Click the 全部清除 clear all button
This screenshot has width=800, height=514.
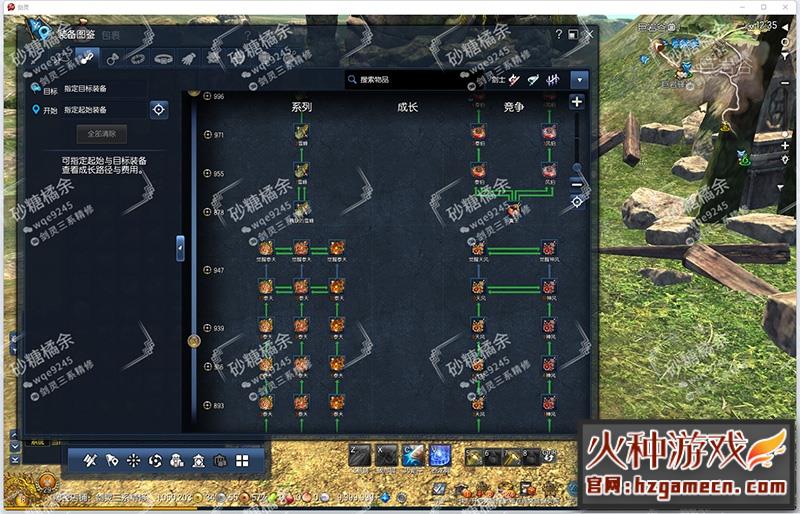pyautogui.click(x=102, y=133)
